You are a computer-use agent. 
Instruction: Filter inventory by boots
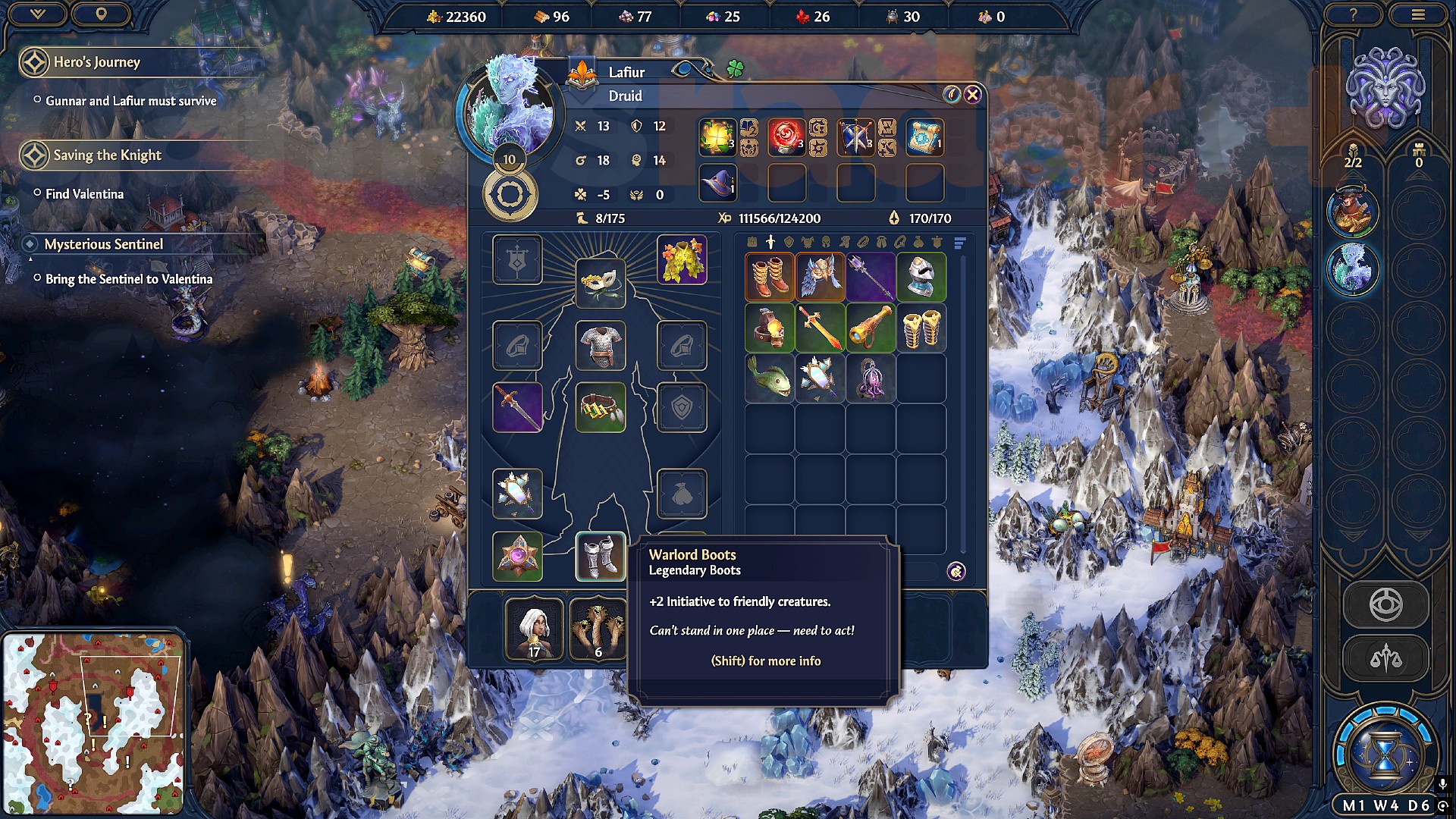pos(846,243)
